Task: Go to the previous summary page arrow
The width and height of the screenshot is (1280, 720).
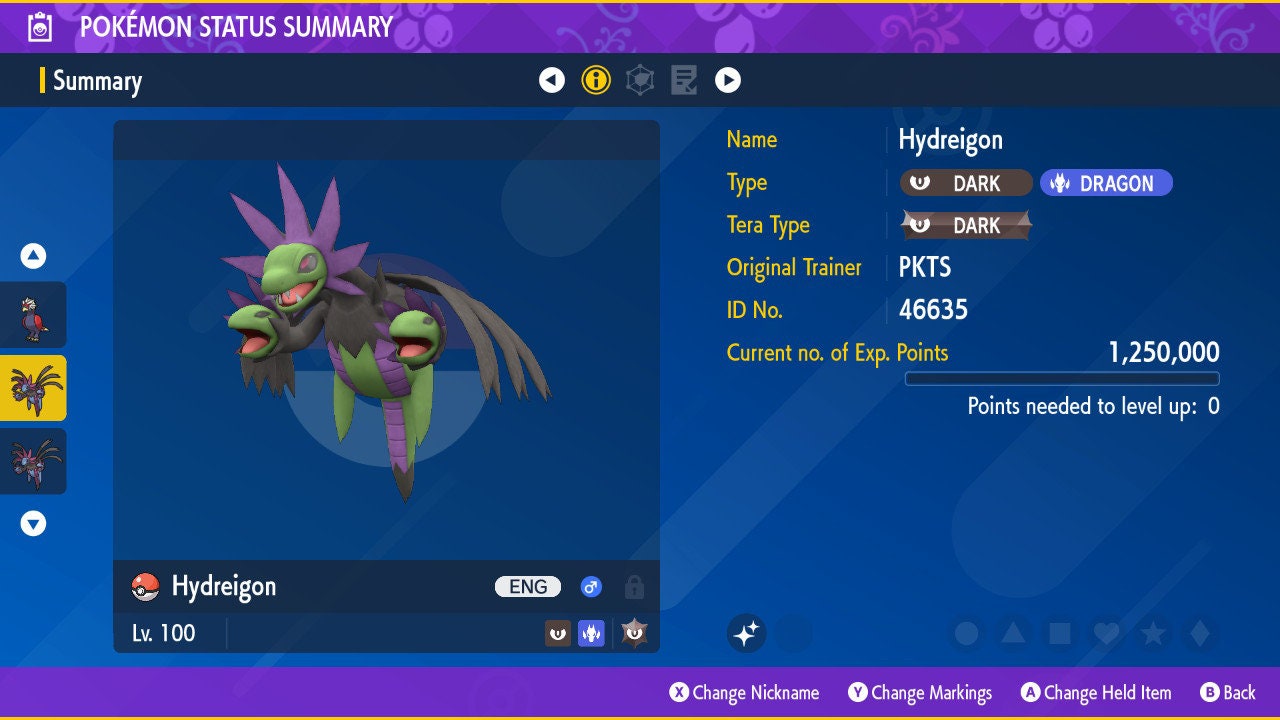Action: click(552, 80)
